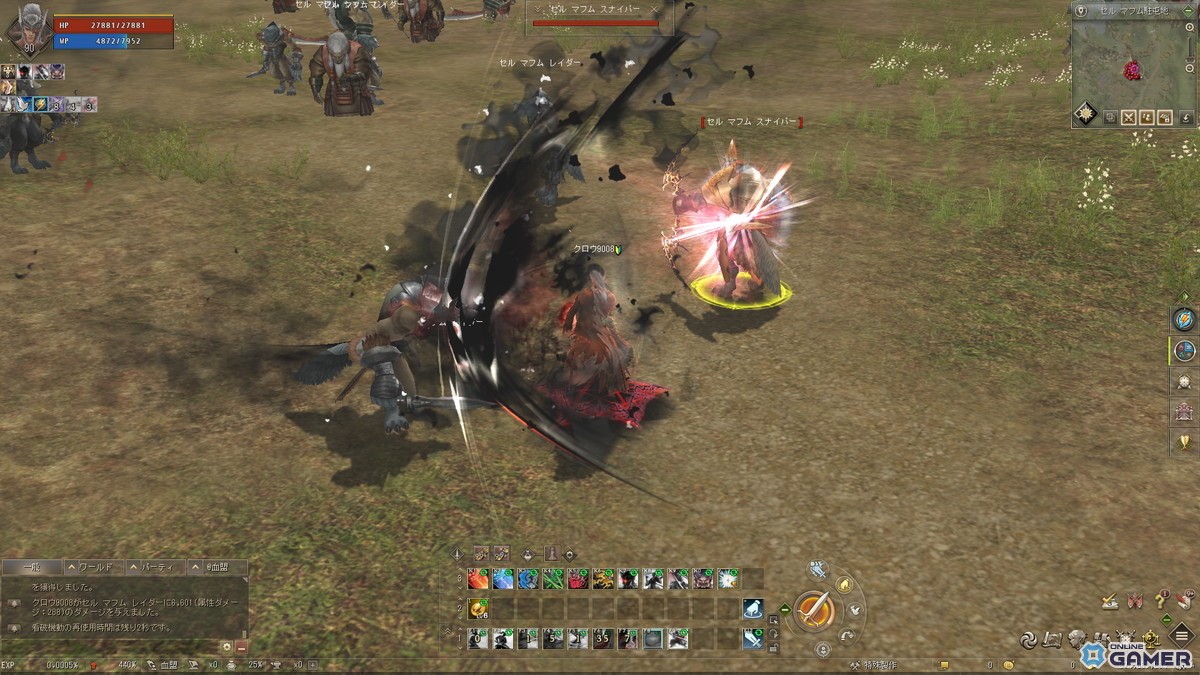
Task: Activate the golden dragon skill icon
Action: coord(603,578)
